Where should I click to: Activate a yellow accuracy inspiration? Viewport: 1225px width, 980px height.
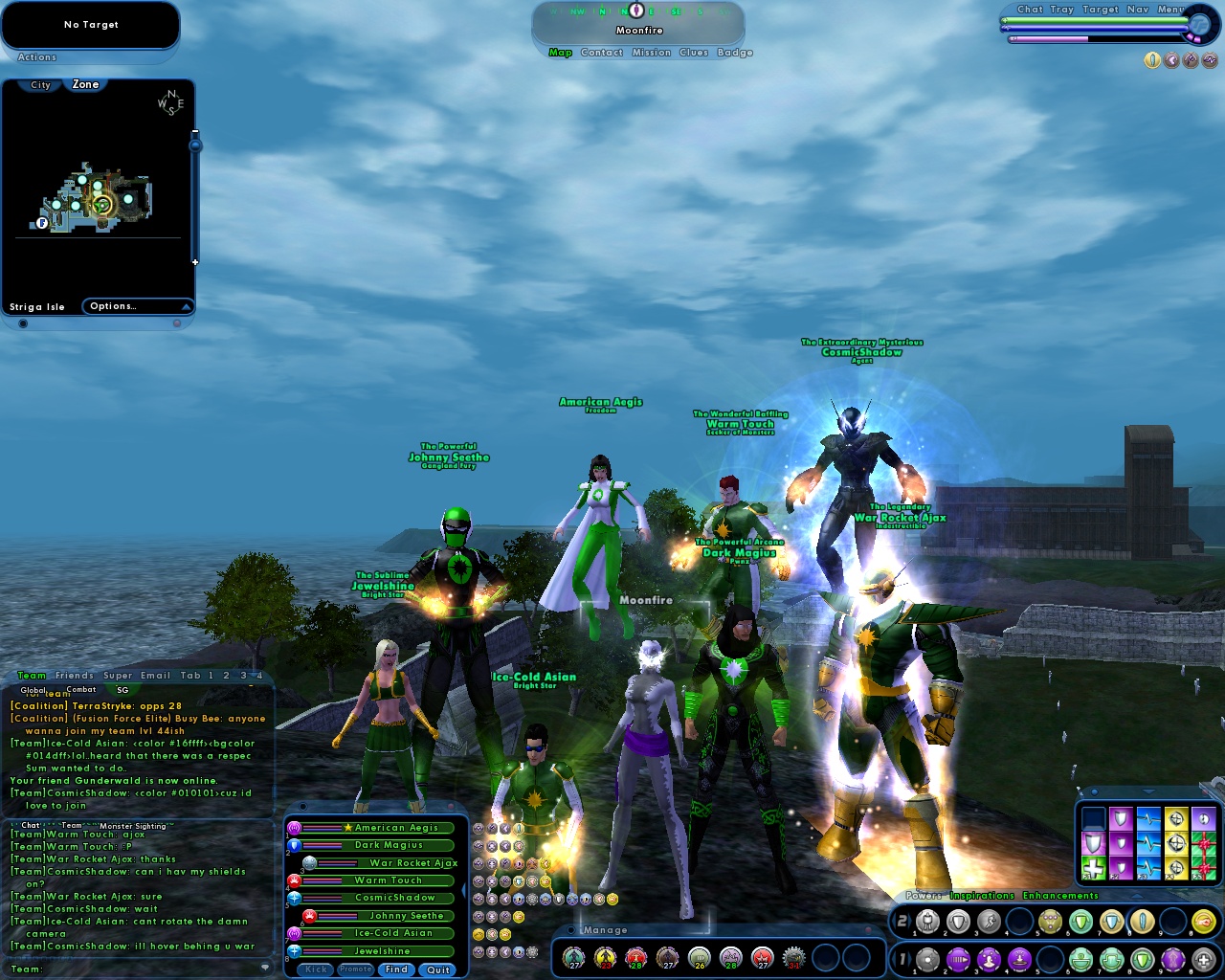tap(1176, 843)
